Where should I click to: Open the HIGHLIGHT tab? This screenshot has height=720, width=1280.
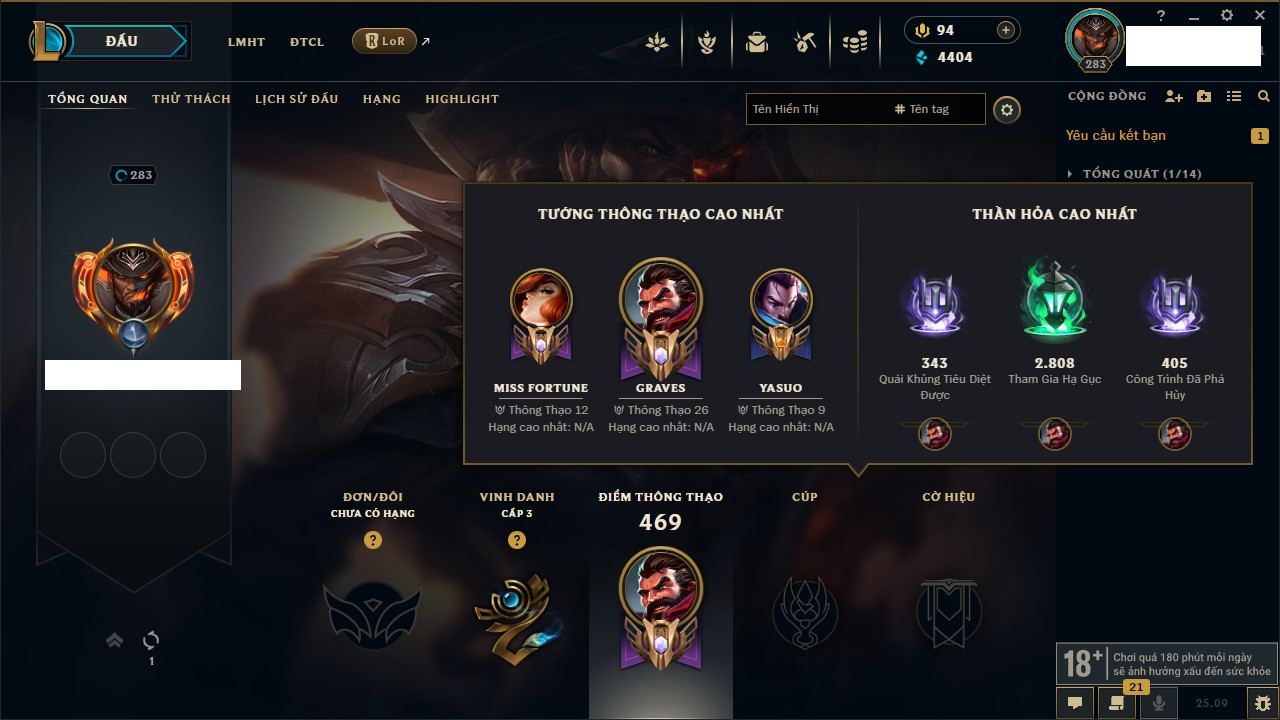(461, 99)
